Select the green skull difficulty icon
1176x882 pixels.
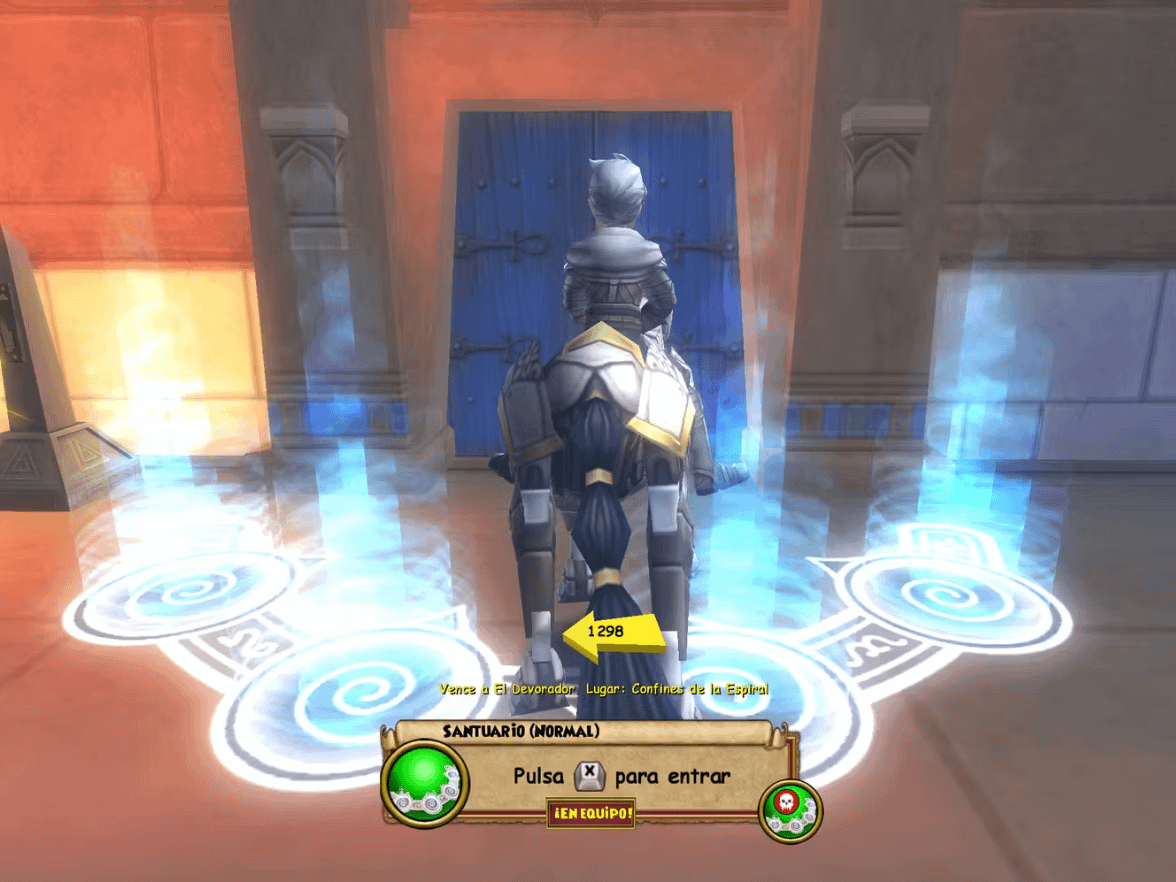pyautogui.click(x=790, y=810)
